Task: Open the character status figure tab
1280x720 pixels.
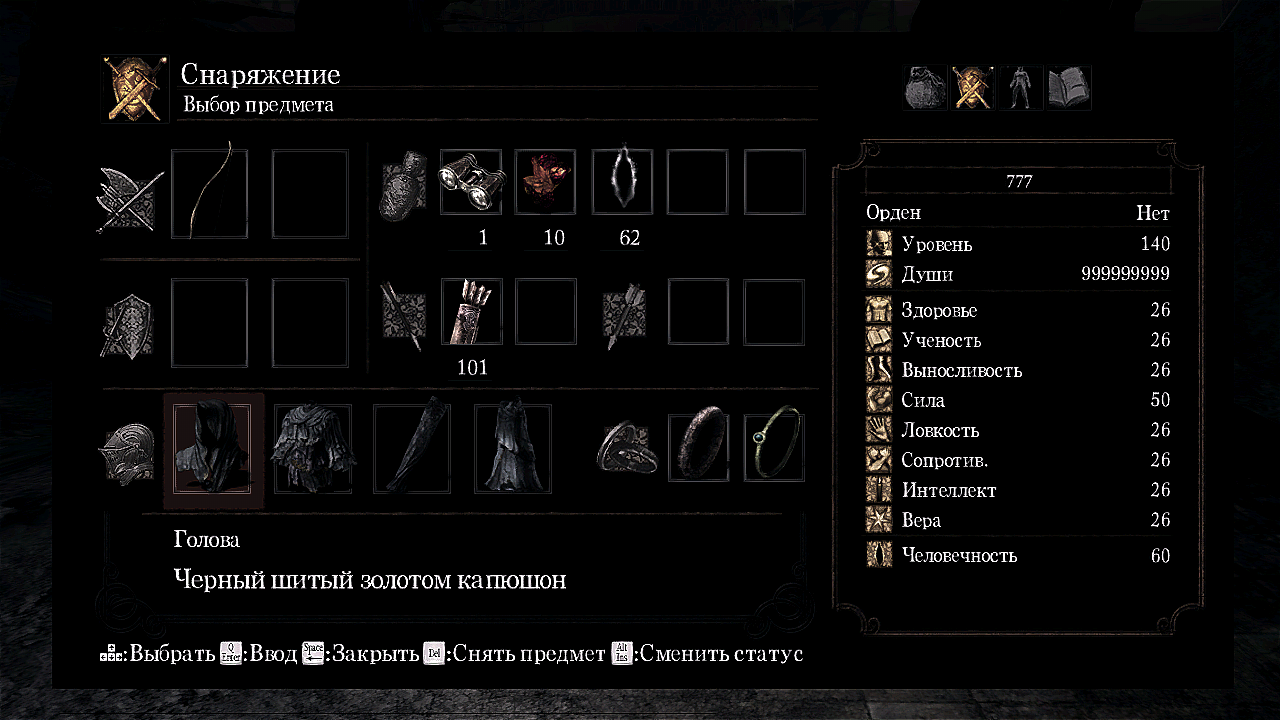Action: [x=1020, y=88]
